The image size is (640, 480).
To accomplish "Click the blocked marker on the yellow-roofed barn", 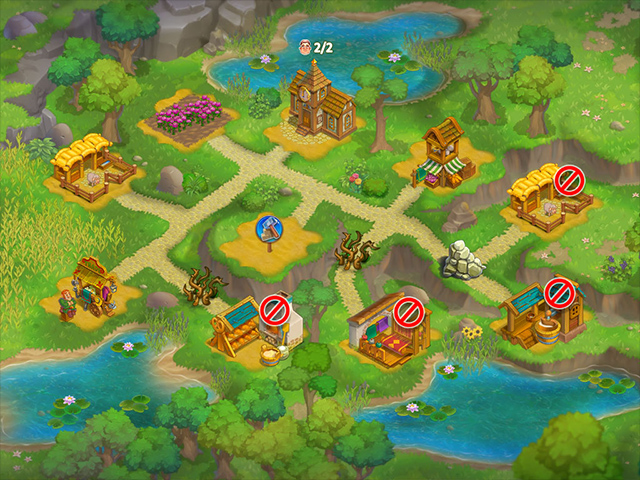I will (x=569, y=180).
